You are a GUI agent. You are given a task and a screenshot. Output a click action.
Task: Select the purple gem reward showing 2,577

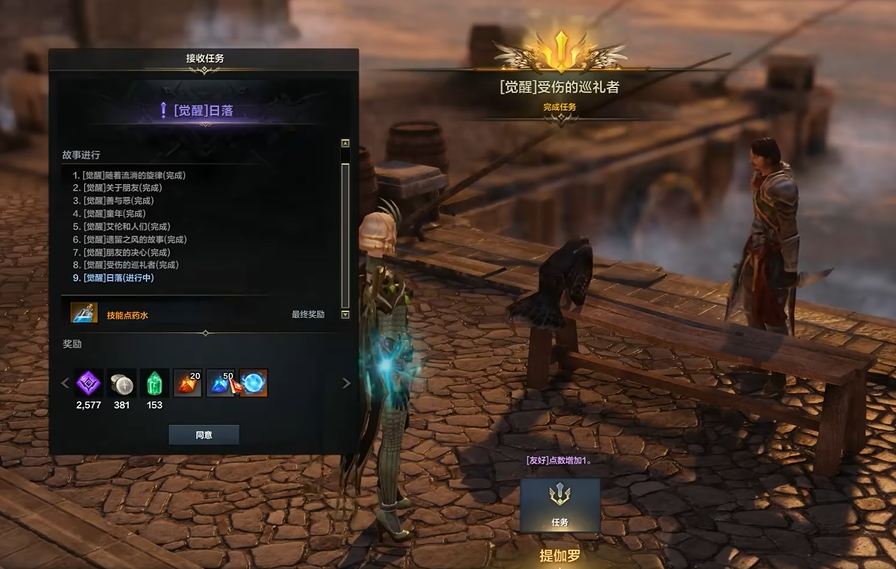pos(89,382)
